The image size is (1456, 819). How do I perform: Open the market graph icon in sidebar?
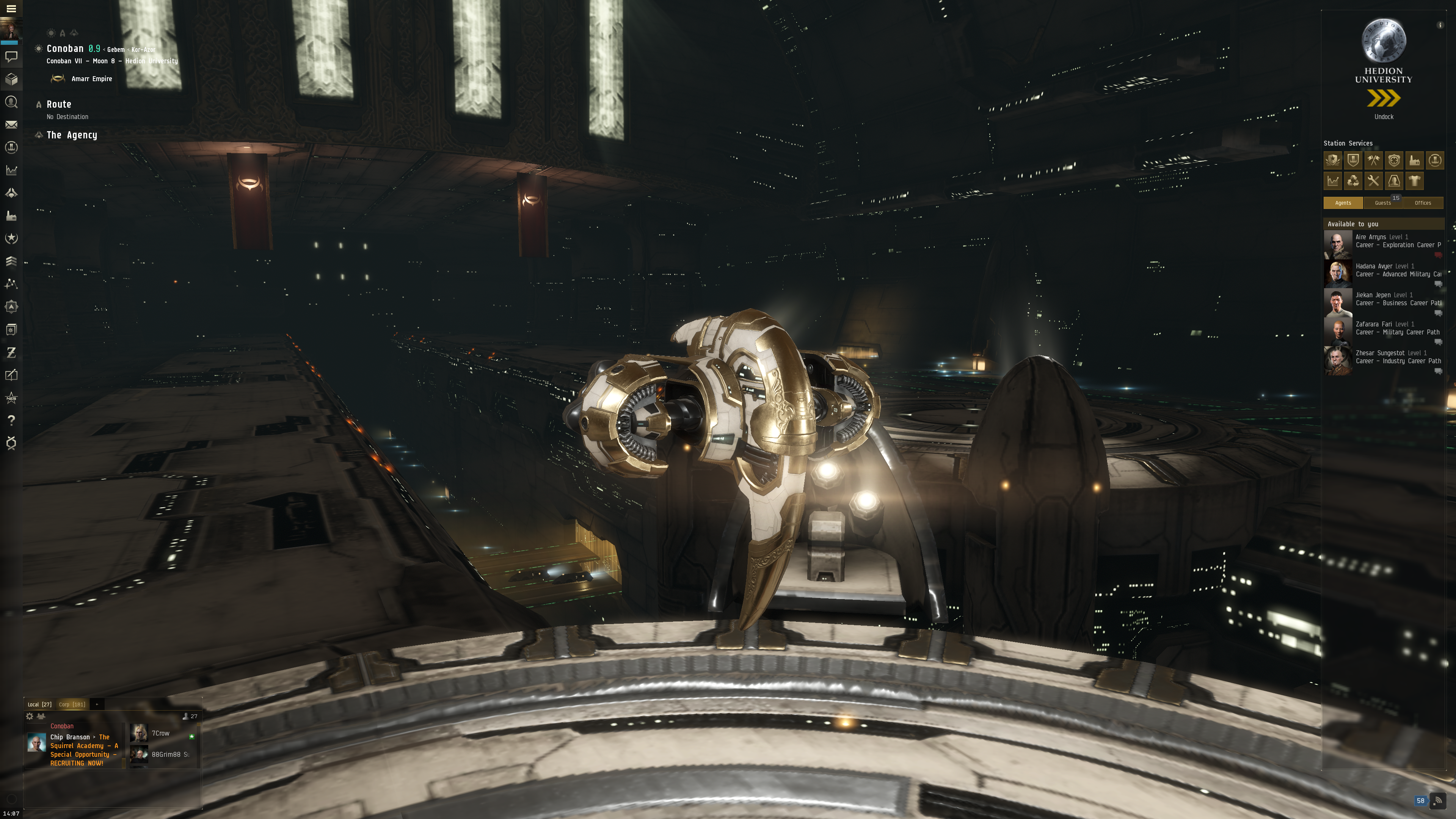(11, 170)
